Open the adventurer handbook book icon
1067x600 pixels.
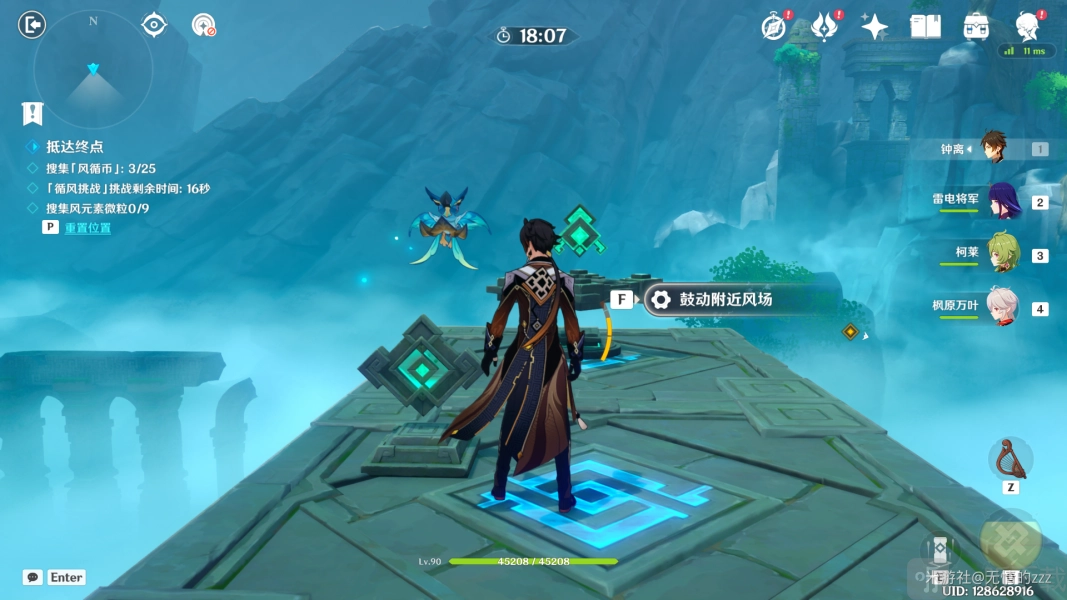click(925, 27)
